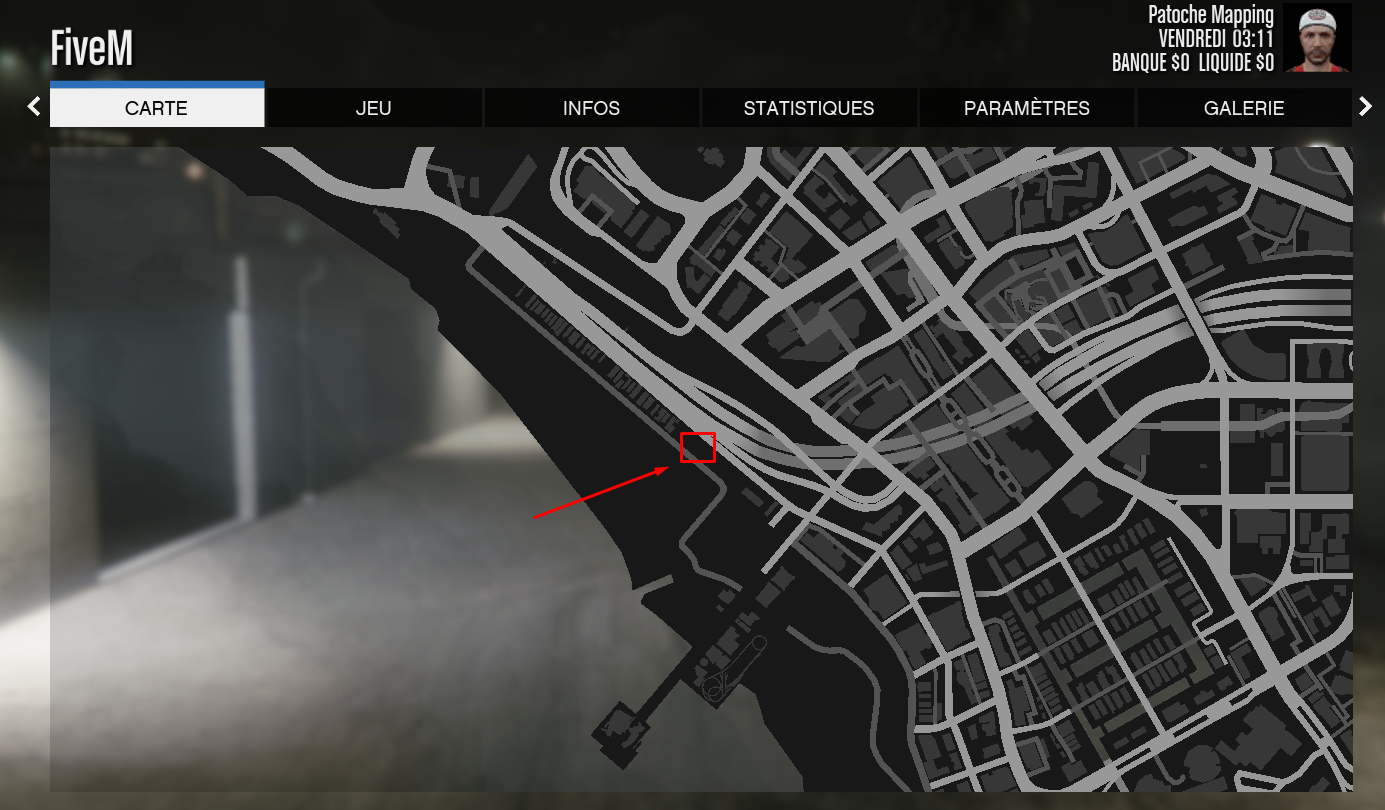Select the marked location near the coastline highway
Viewport: 1385px width, 810px height.
coord(697,448)
